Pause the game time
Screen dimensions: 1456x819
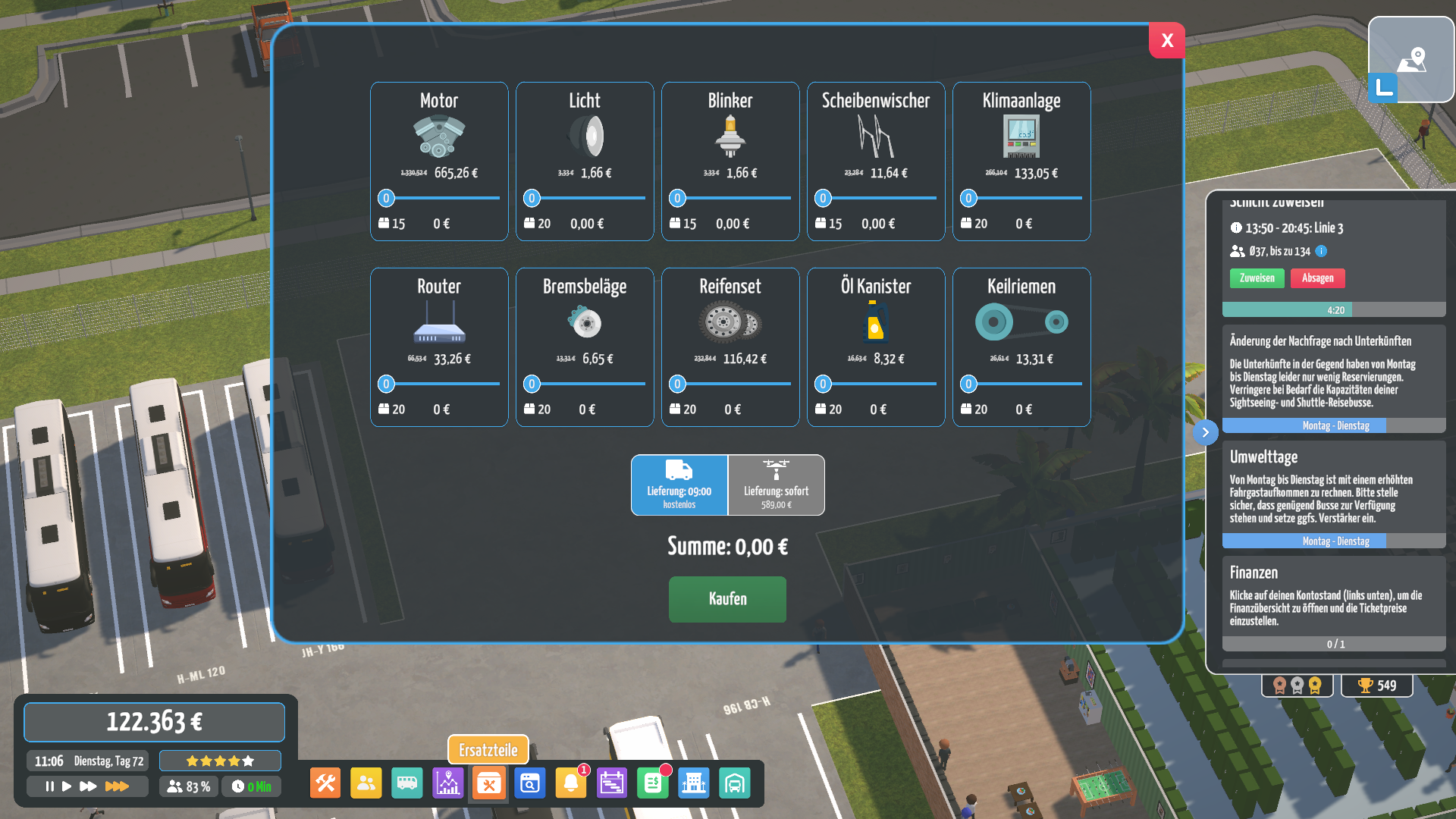[49, 786]
